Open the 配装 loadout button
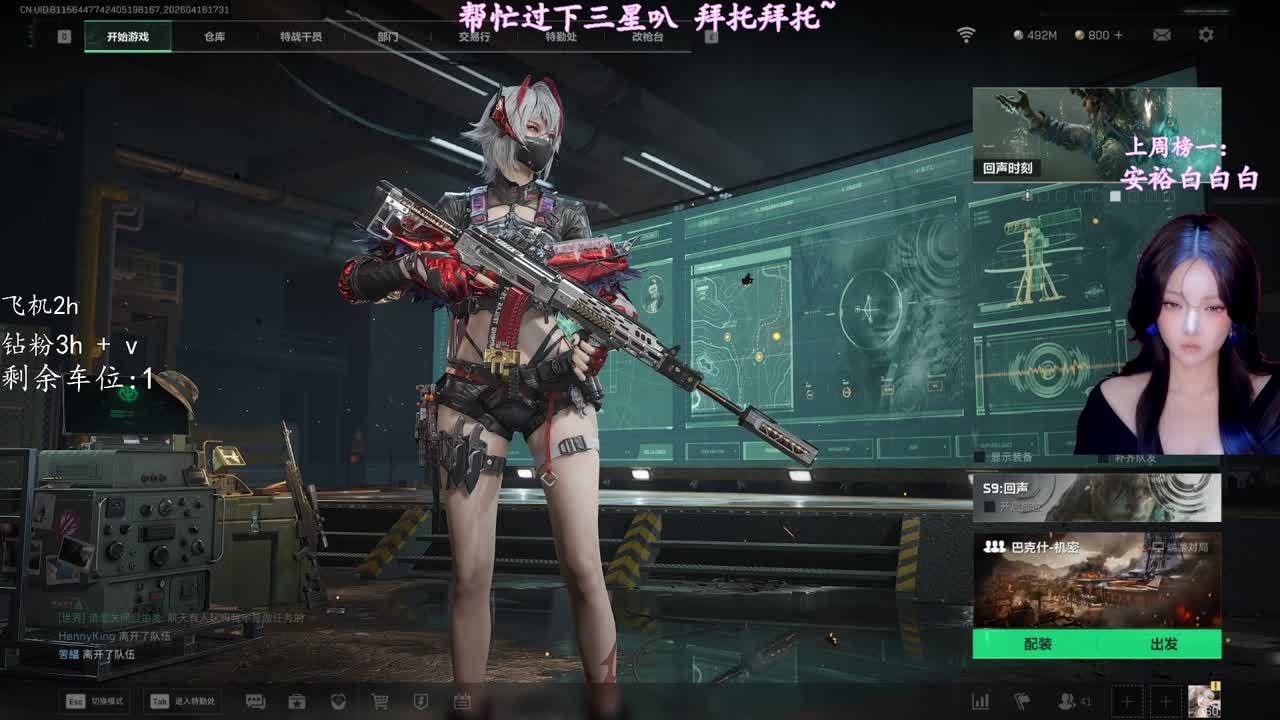 click(x=1037, y=644)
